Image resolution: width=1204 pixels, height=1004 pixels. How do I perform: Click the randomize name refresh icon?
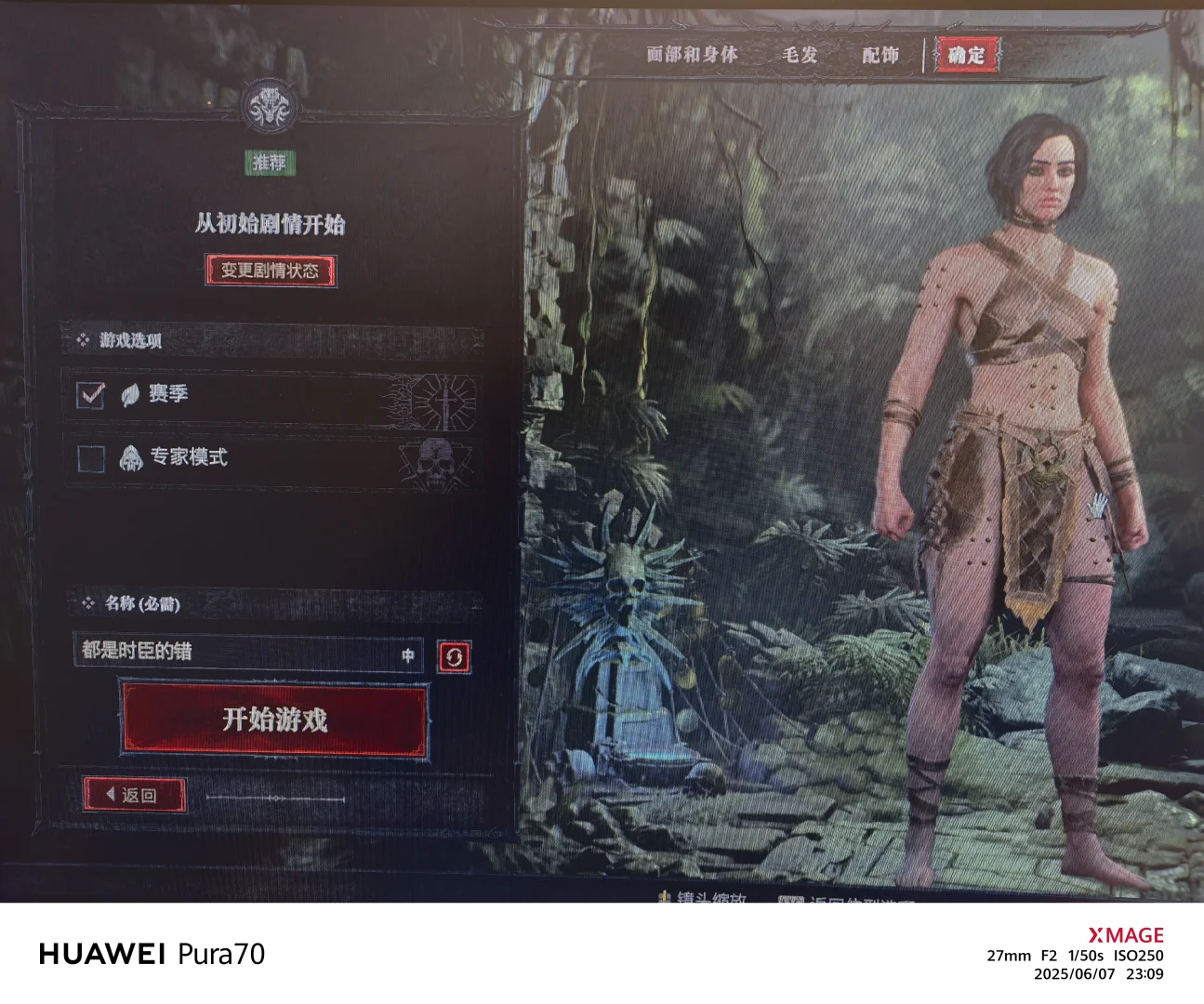453,654
